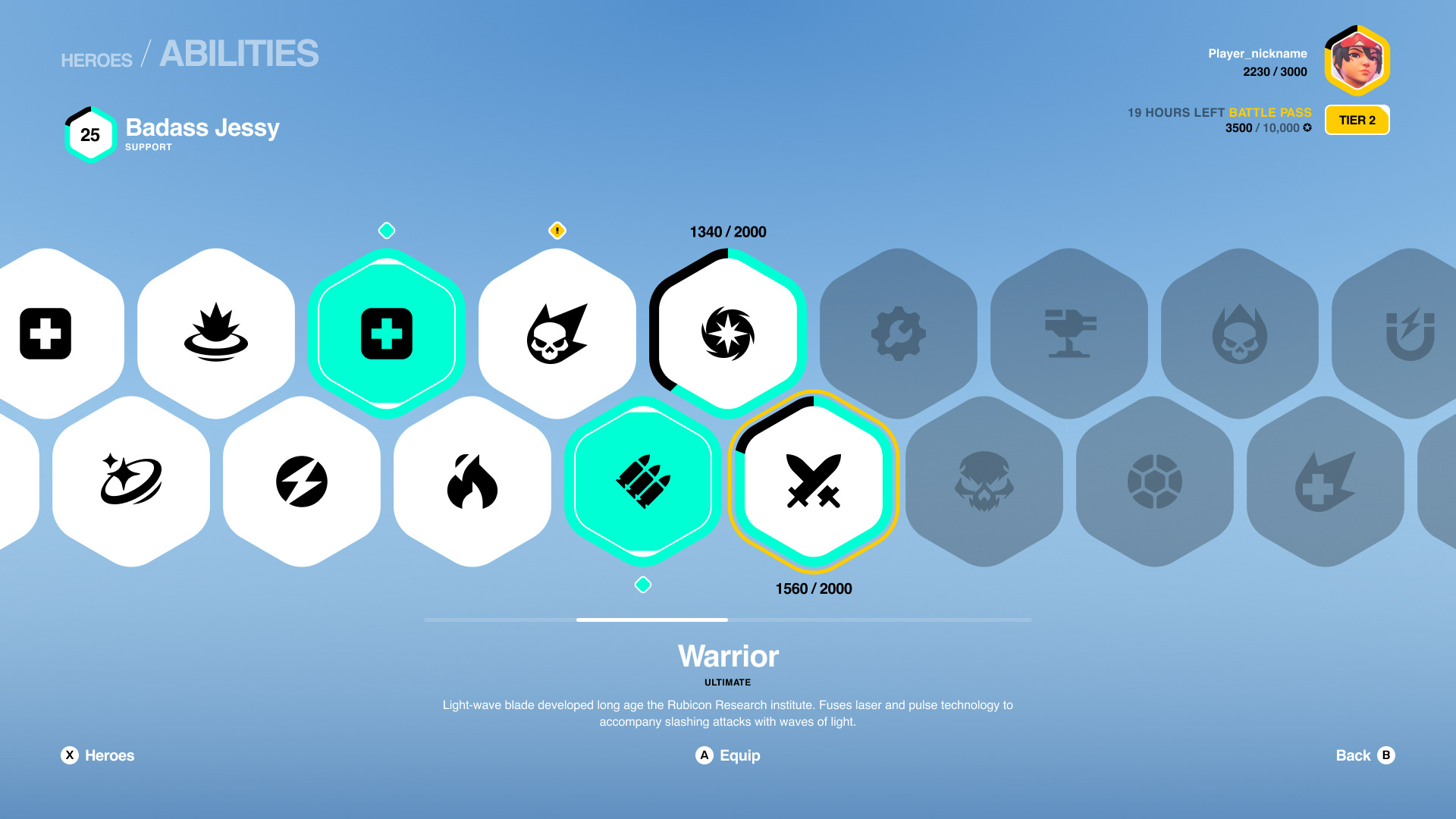Go back to the Heroes breadcrumb
The width and height of the screenshot is (1456, 819).
pos(96,60)
